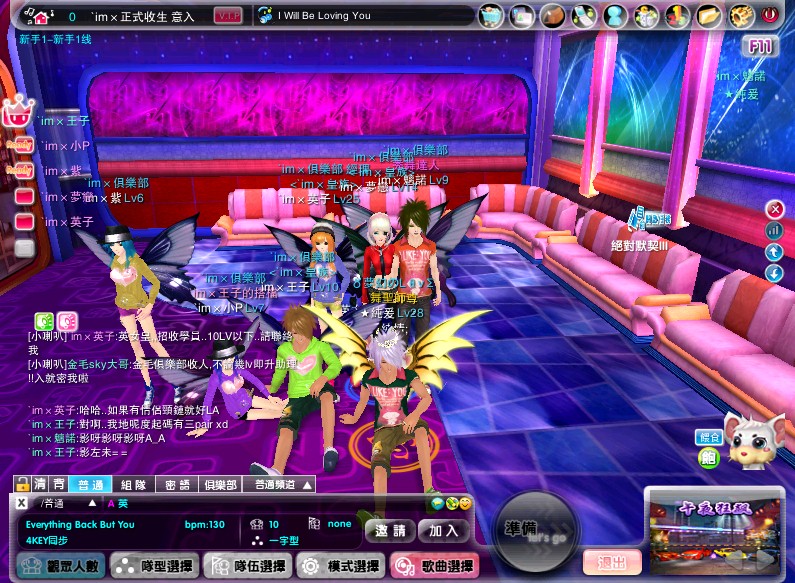Click the V.I.P badge button
795x583 pixels.
click(229, 16)
